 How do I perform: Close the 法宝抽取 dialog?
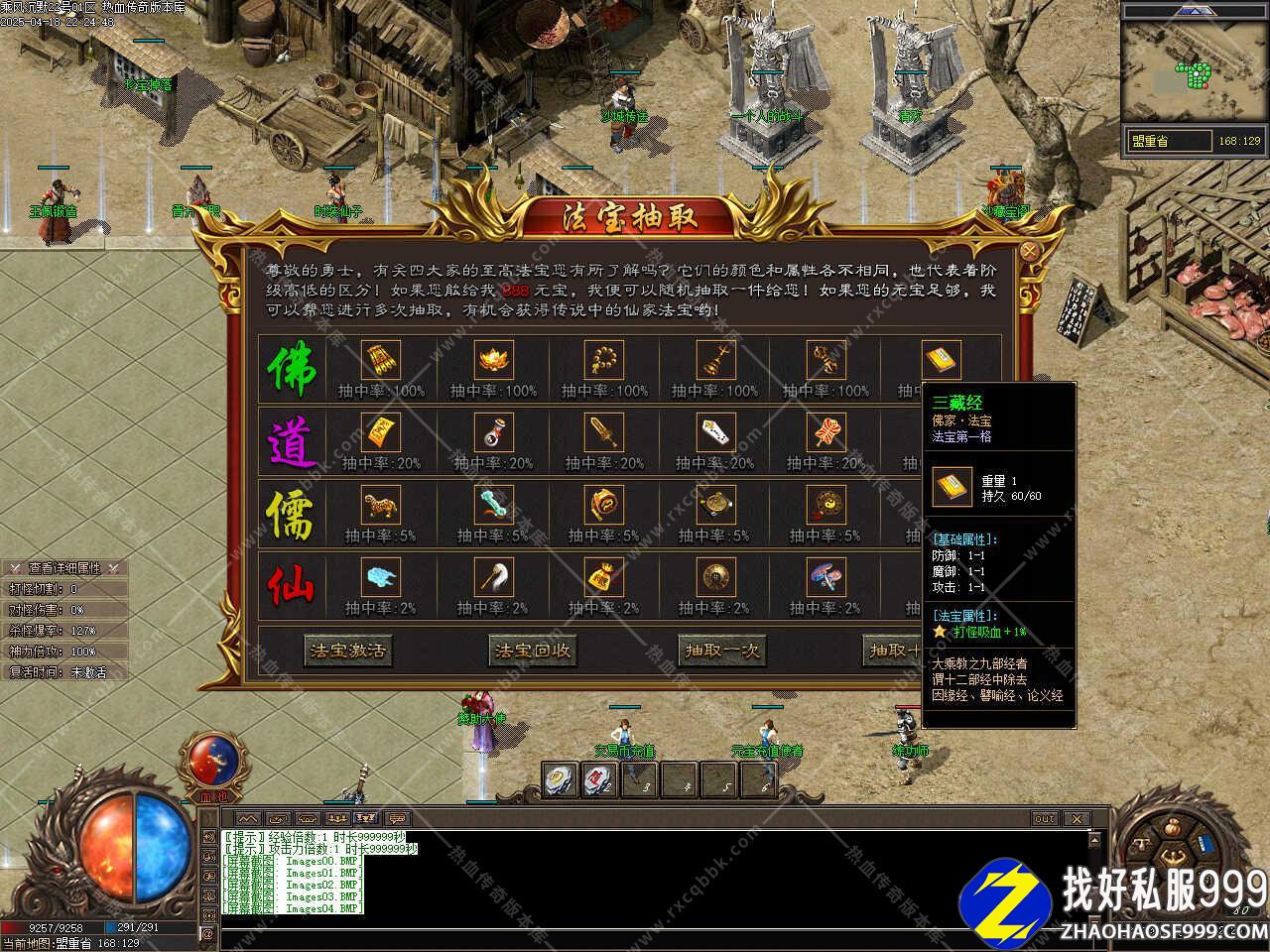point(1030,252)
